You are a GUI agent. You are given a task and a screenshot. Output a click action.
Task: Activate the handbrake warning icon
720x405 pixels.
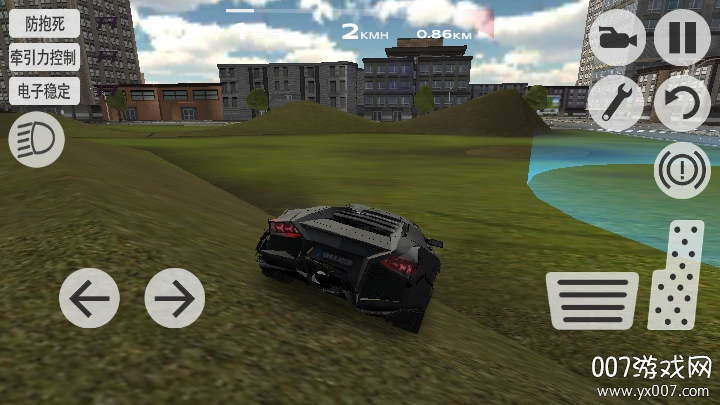pos(682,170)
